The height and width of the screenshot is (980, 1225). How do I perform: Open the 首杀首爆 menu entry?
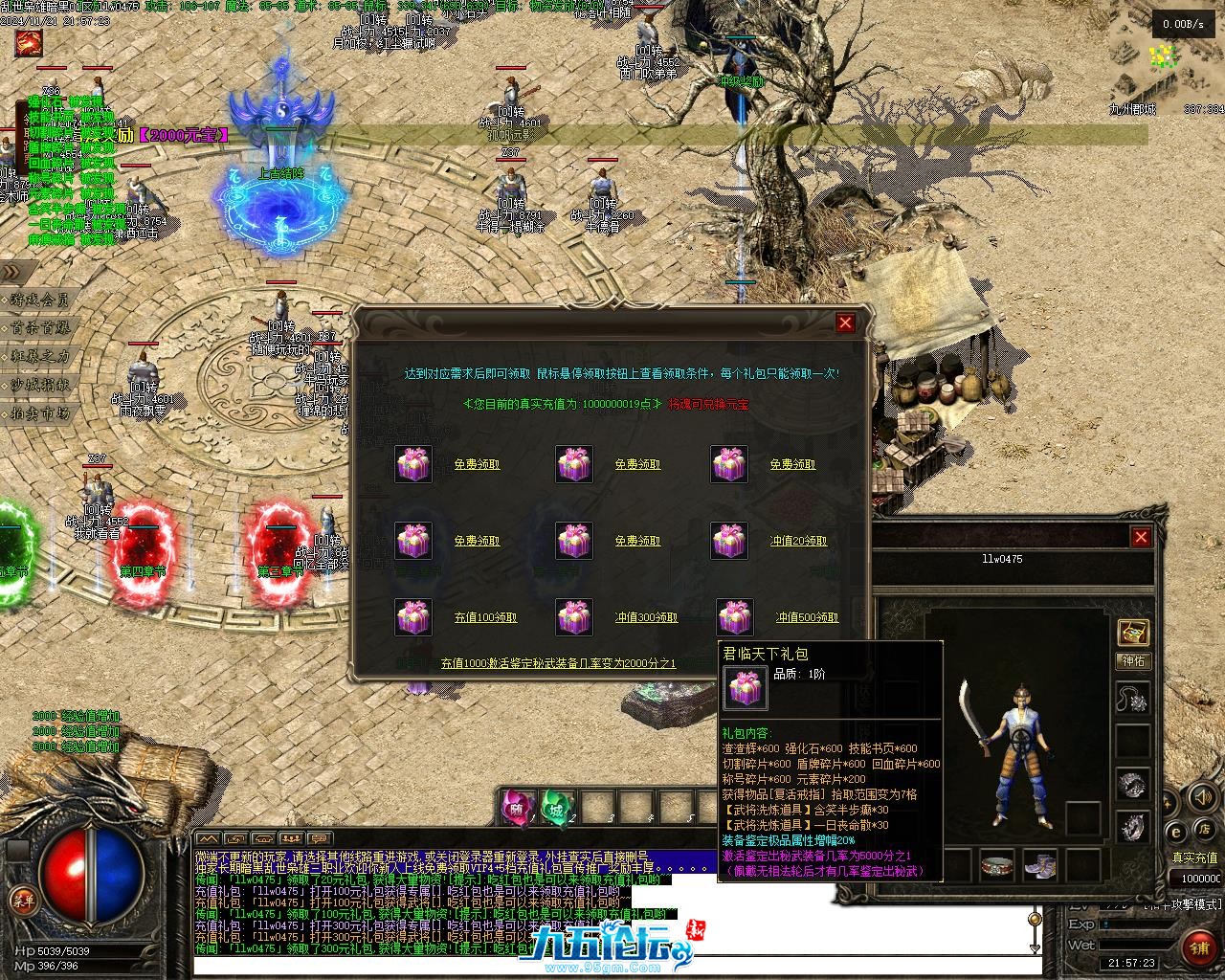click(x=40, y=327)
